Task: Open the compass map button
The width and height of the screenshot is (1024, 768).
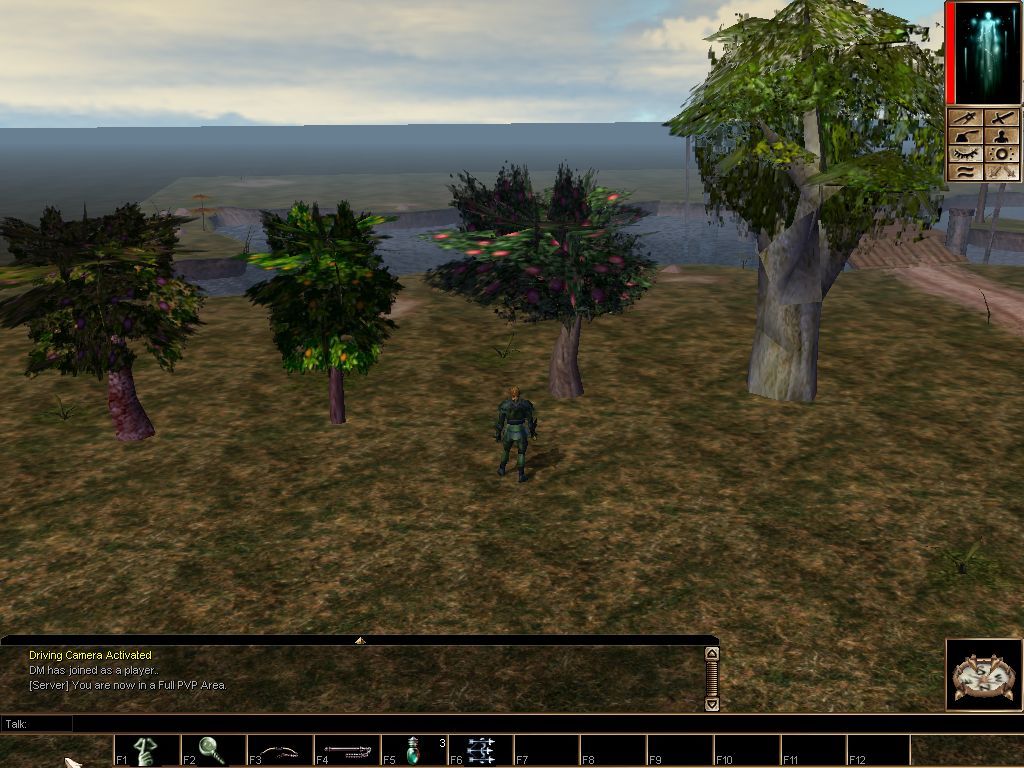Action: tap(983, 676)
